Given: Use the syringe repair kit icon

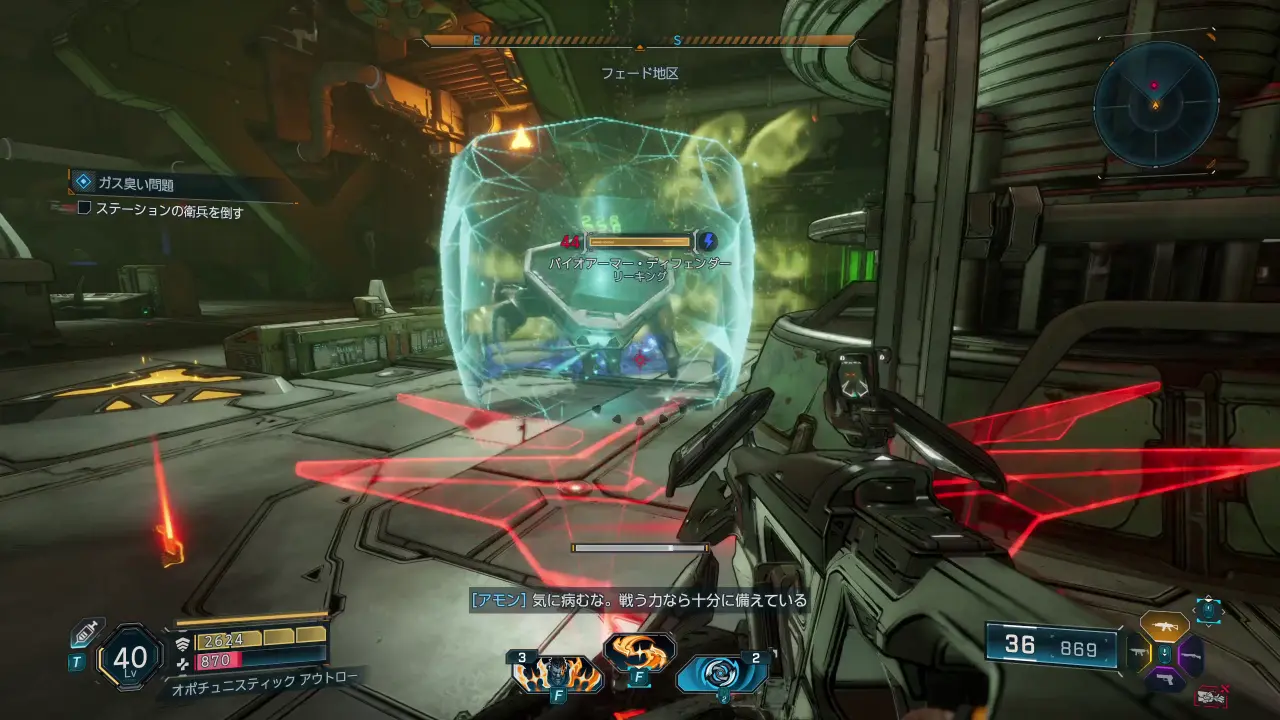Looking at the screenshot, I should coord(86,633).
